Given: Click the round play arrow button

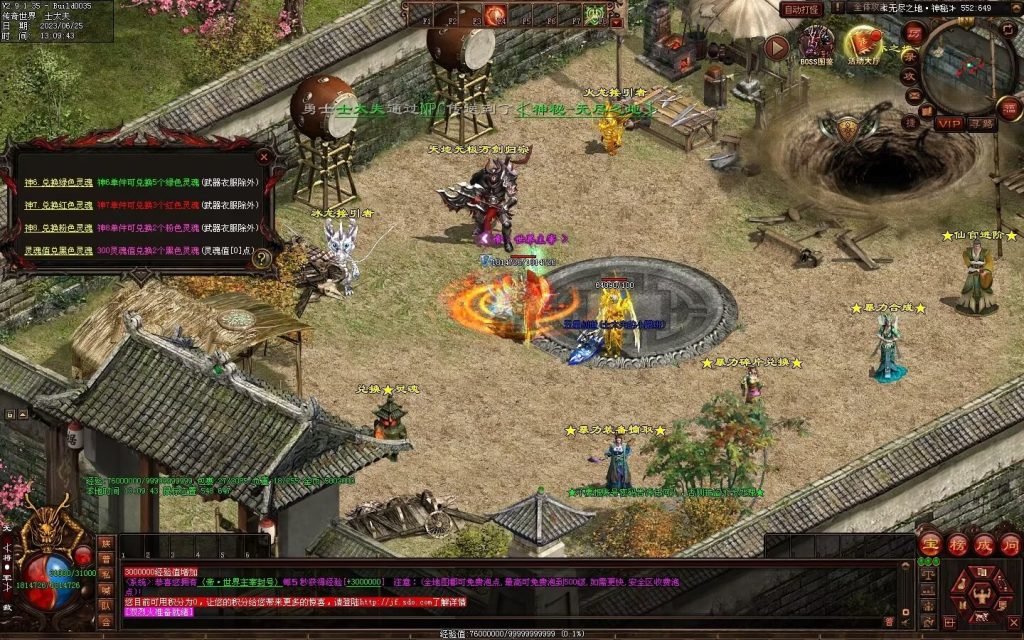Looking at the screenshot, I should click(x=777, y=46).
